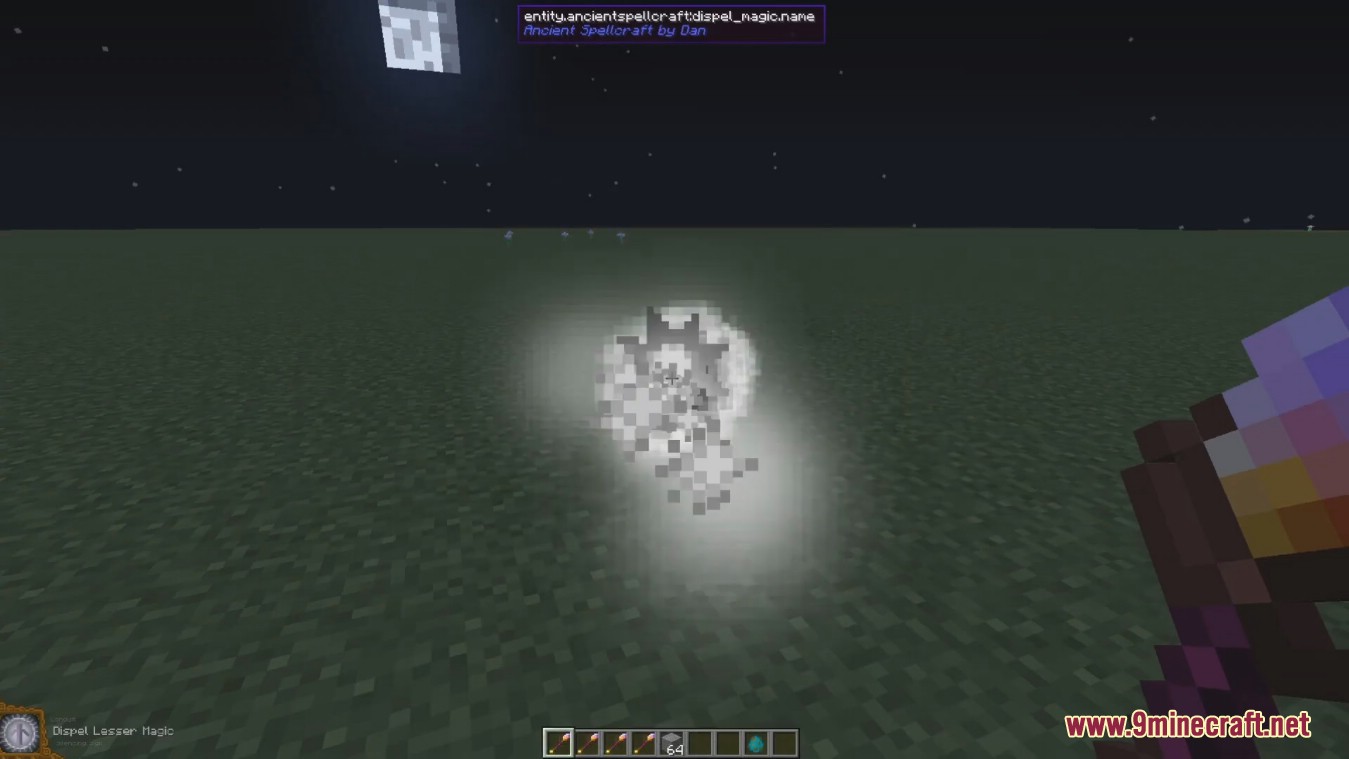Click the Silencing Sigil label below the spell name
This screenshot has height=759, width=1349.
tap(79, 743)
